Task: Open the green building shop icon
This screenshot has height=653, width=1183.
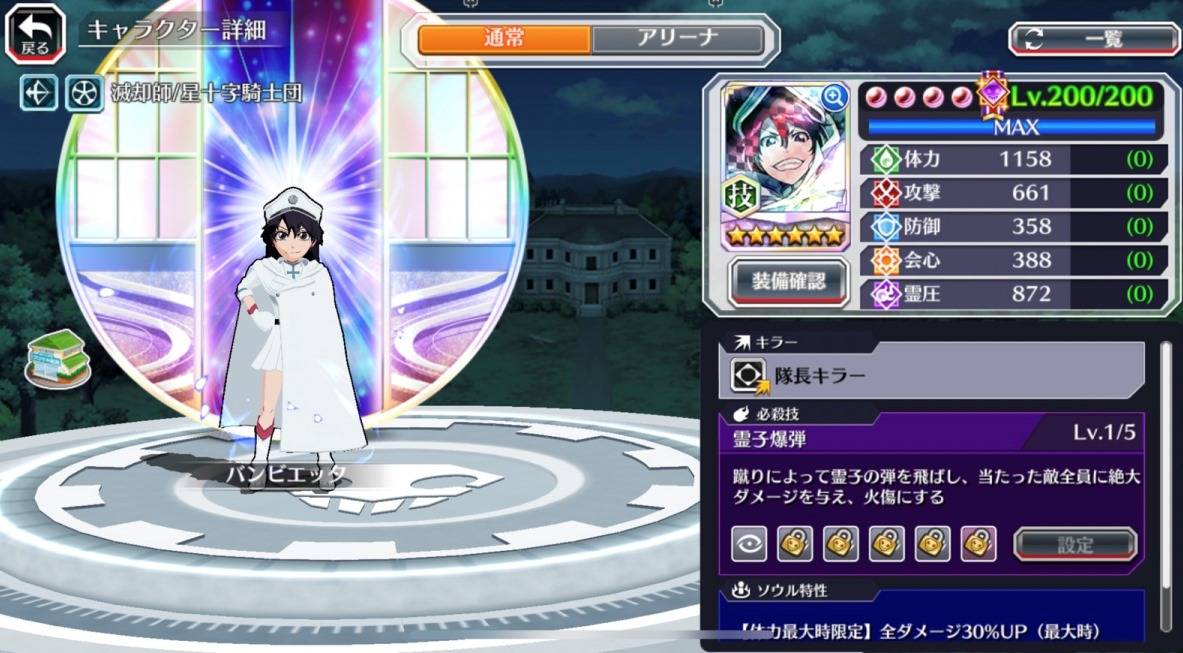Action: click(x=57, y=356)
